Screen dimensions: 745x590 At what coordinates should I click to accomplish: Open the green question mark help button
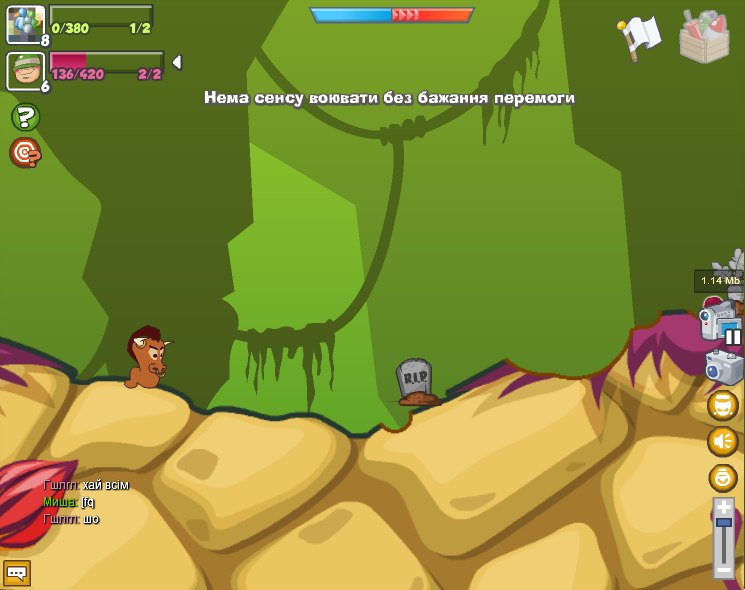click(x=25, y=118)
